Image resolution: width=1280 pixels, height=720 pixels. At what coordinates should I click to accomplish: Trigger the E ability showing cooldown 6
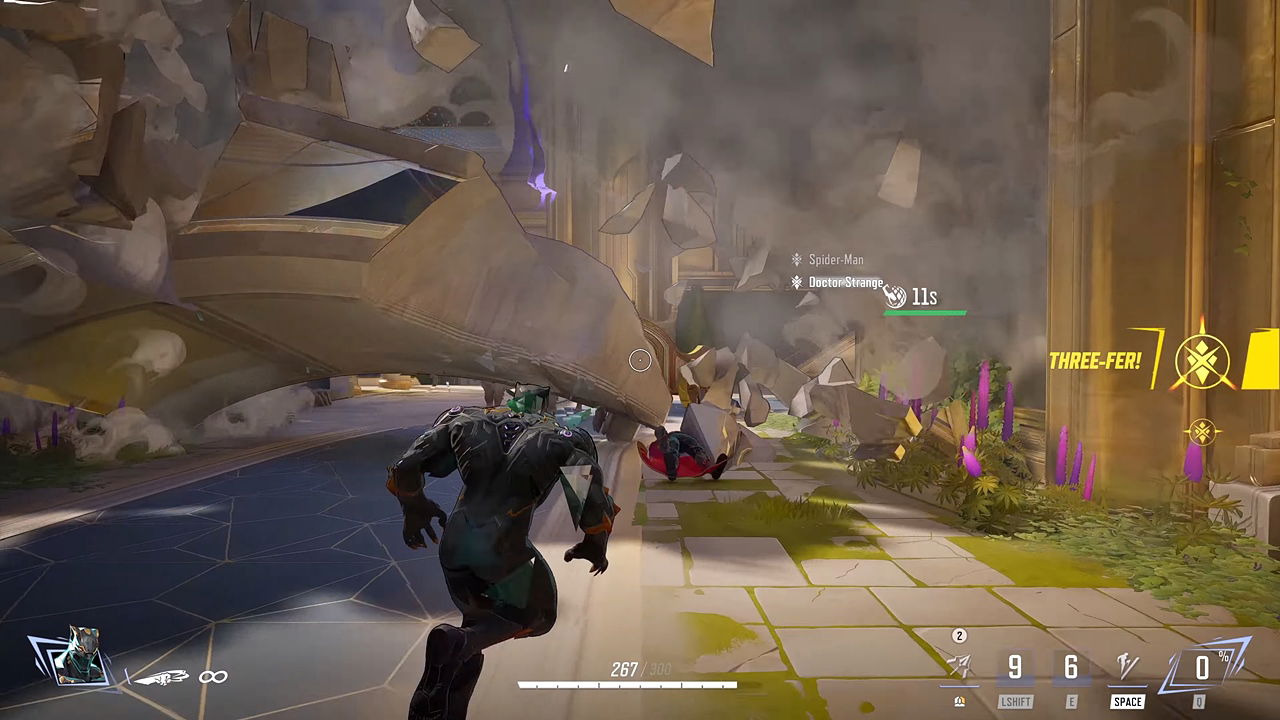pos(1071,668)
